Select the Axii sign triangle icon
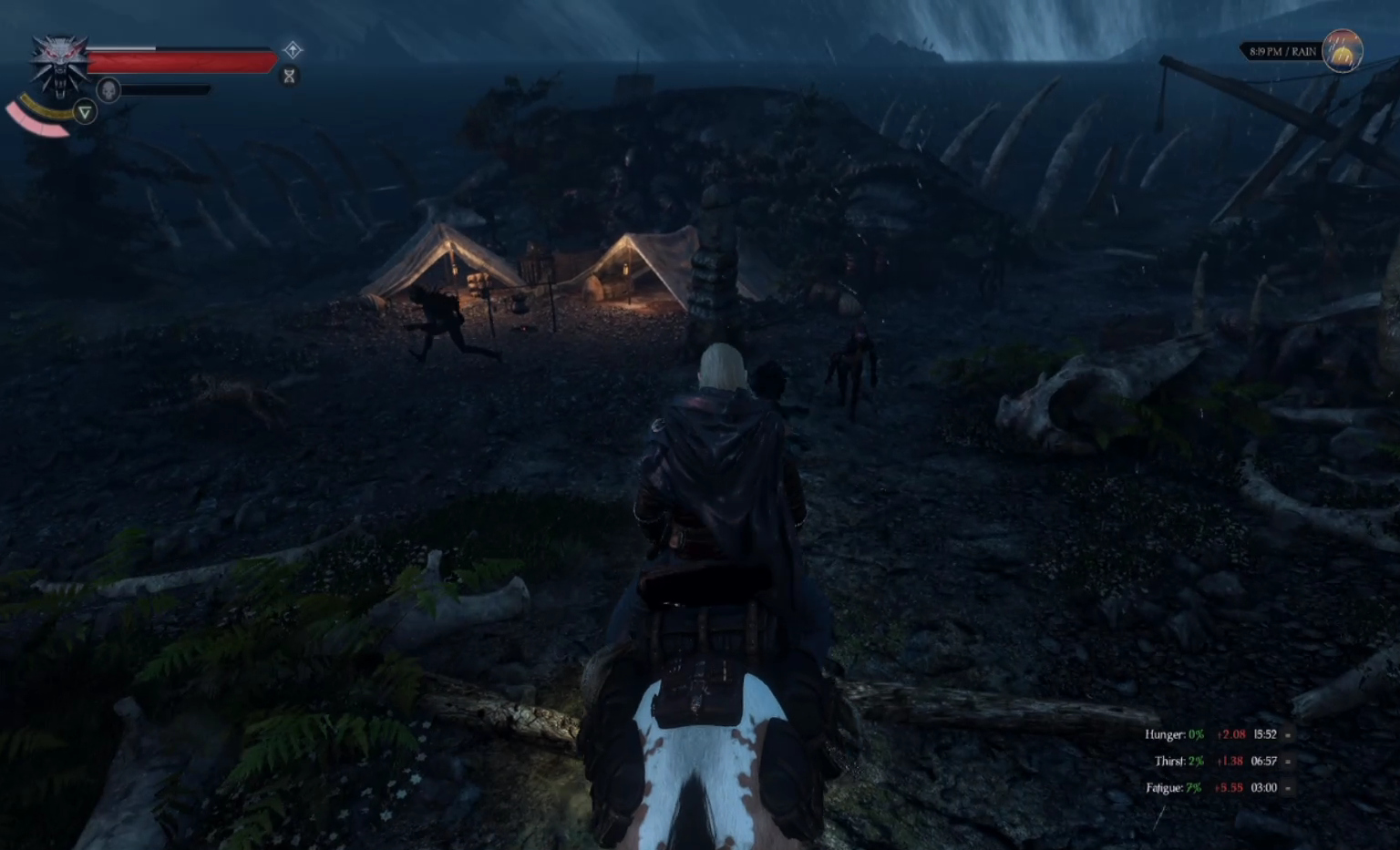Image resolution: width=1400 pixels, height=850 pixels. [x=85, y=112]
